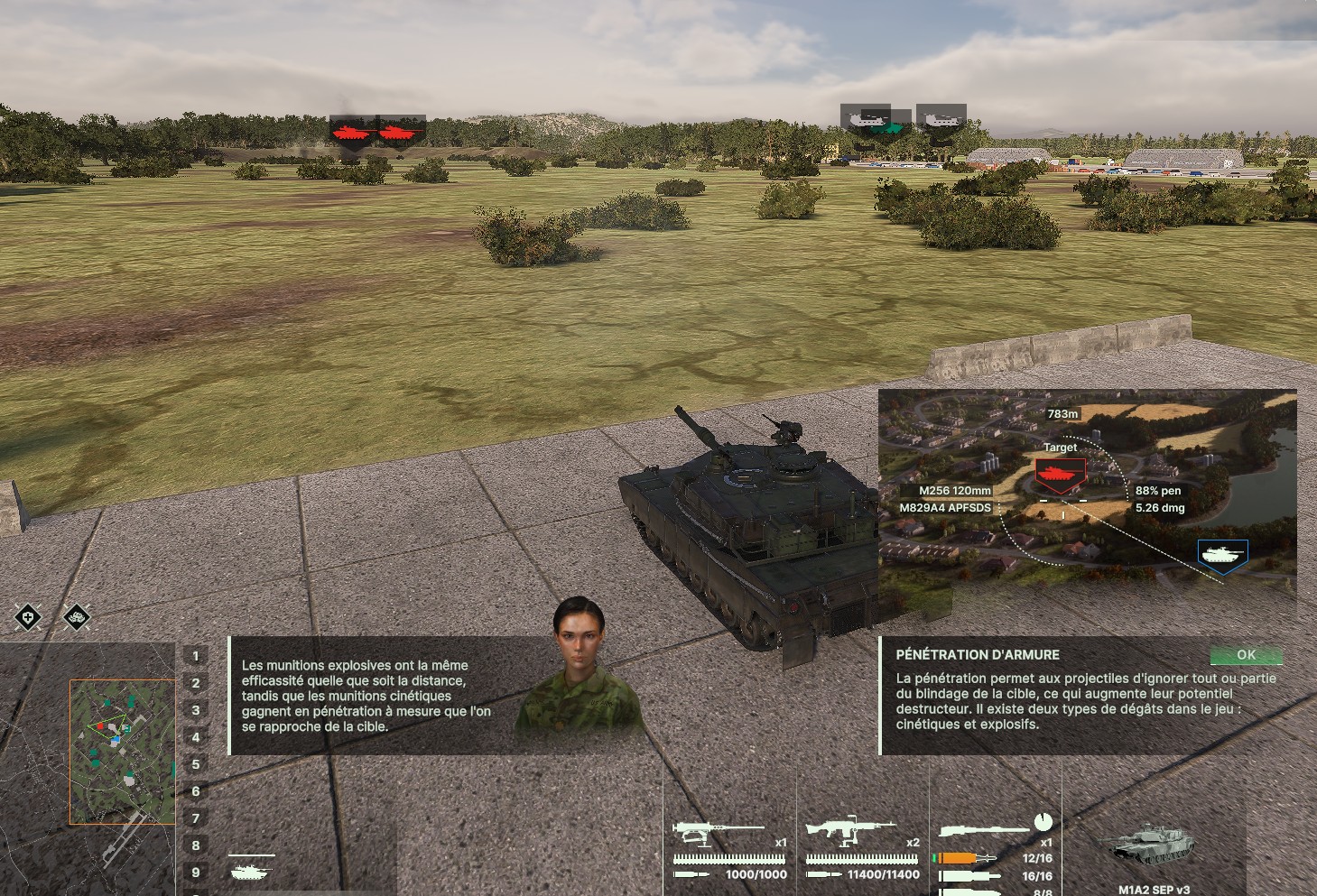This screenshot has width=1317, height=896.
Task: Open the M1A2 SEP v3 unit portrait
Action: [1153, 848]
